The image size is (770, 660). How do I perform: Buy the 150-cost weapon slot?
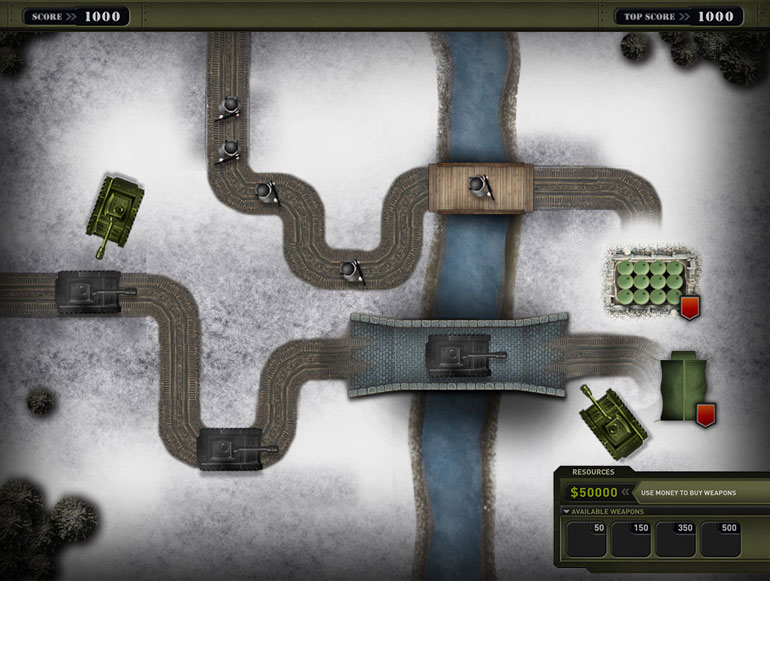[x=631, y=539]
